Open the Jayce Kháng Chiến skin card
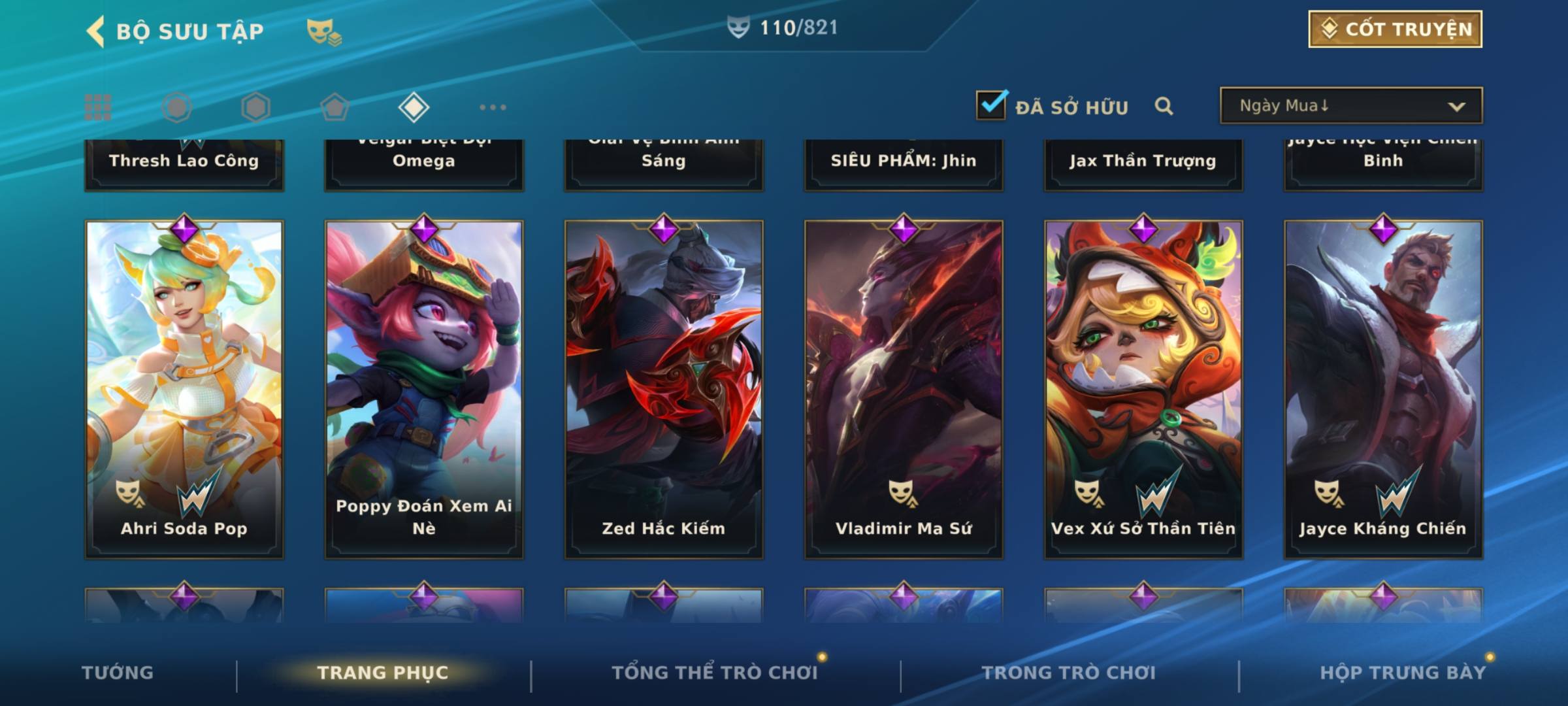Image resolution: width=1568 pixels, height=706 pixels. tap(1383, 389)
